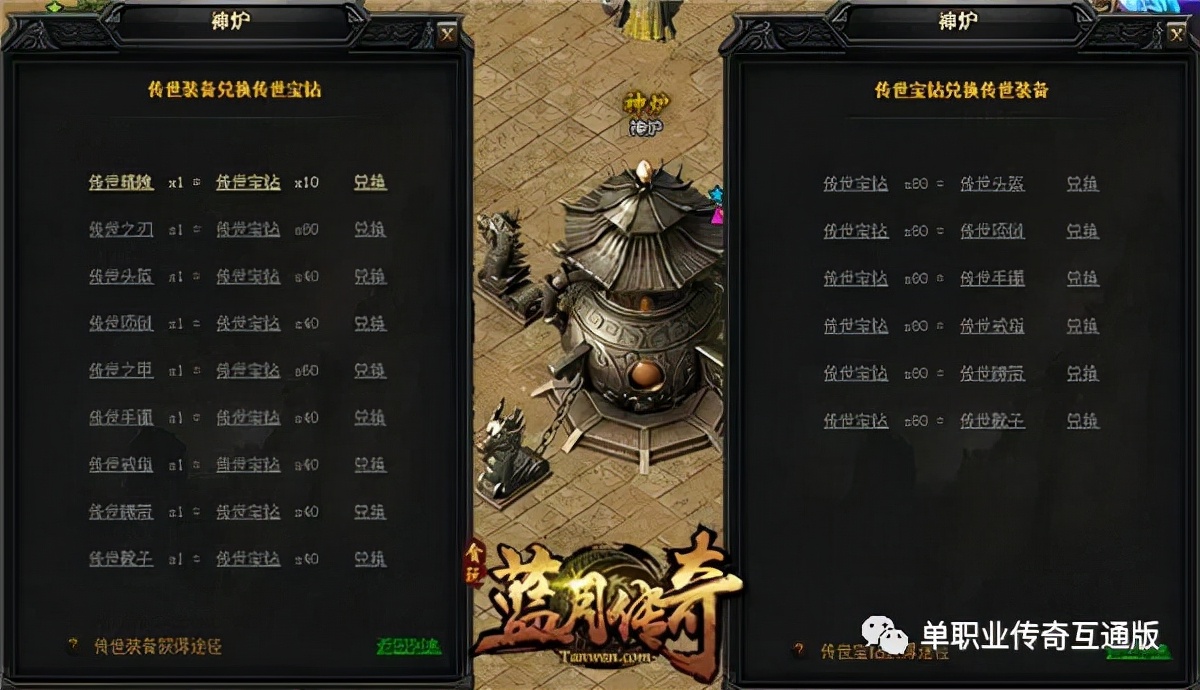
Task: Trade 传世靴子 for 传世宝钻 in the equipment-to-gems panel
Action: (x=370, y=558)
